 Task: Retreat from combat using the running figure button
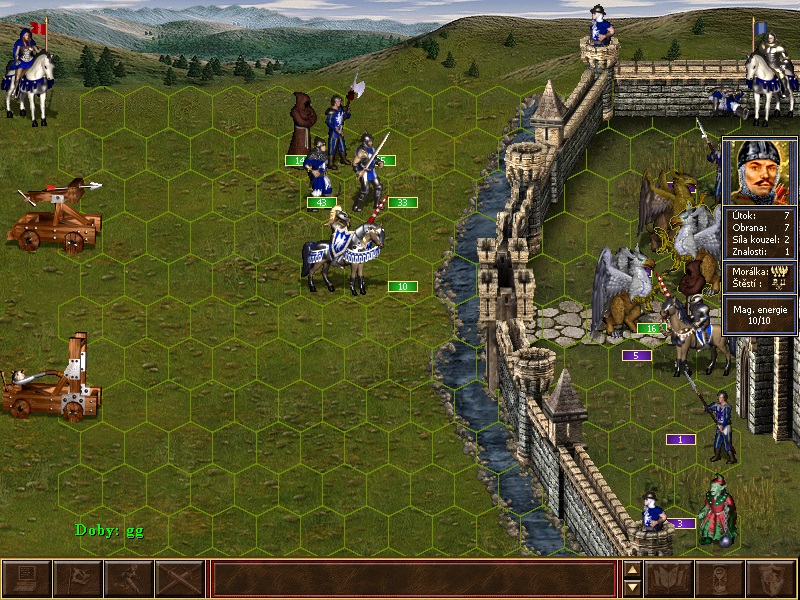pyautogui.click(x=129, y=579)
